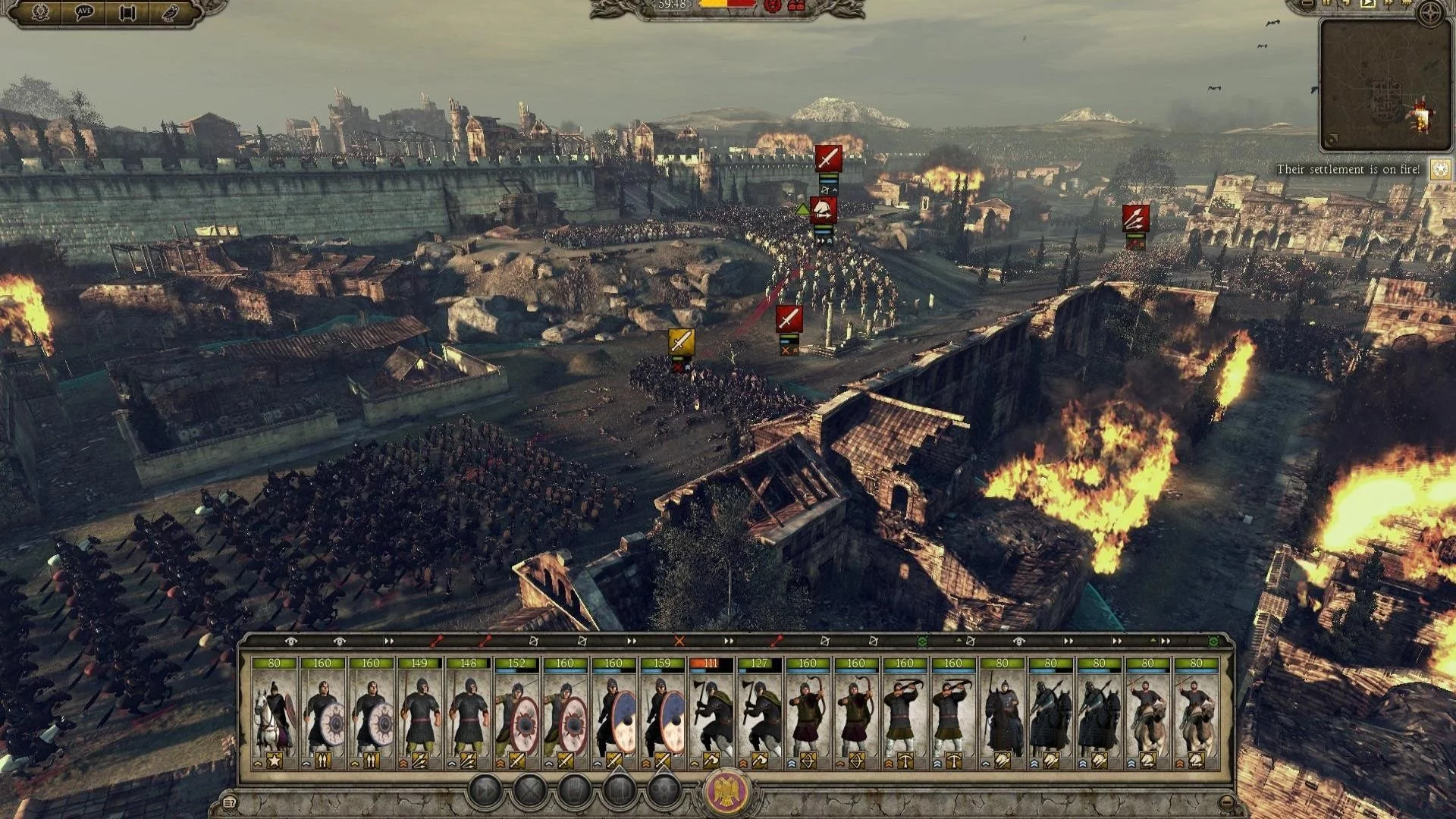Image resolution: width=1456 pixels, height=819 pixels.
Task: Toggle the run double-arrow round button
Action: (x=485, y=792)
